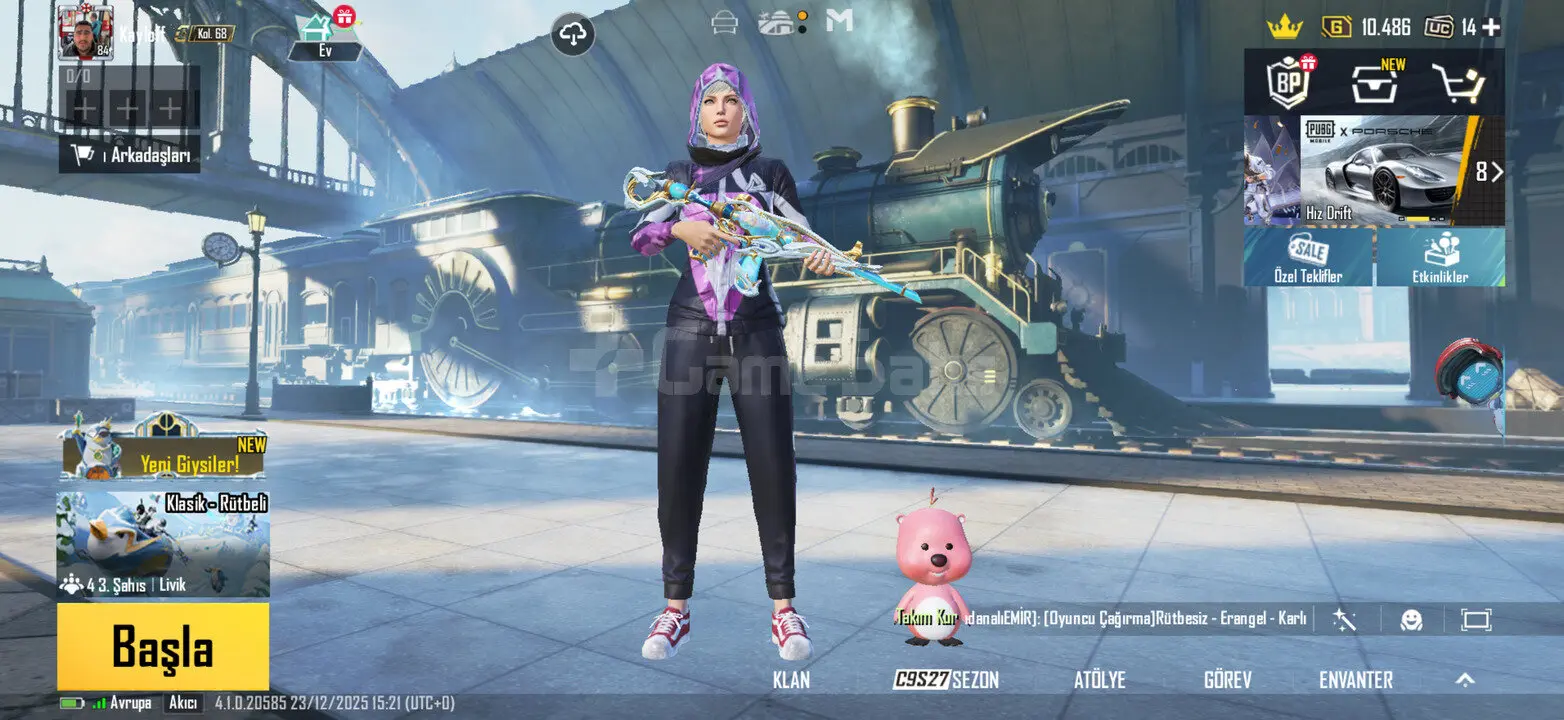Open the cloud download icon

coord(573,35)
